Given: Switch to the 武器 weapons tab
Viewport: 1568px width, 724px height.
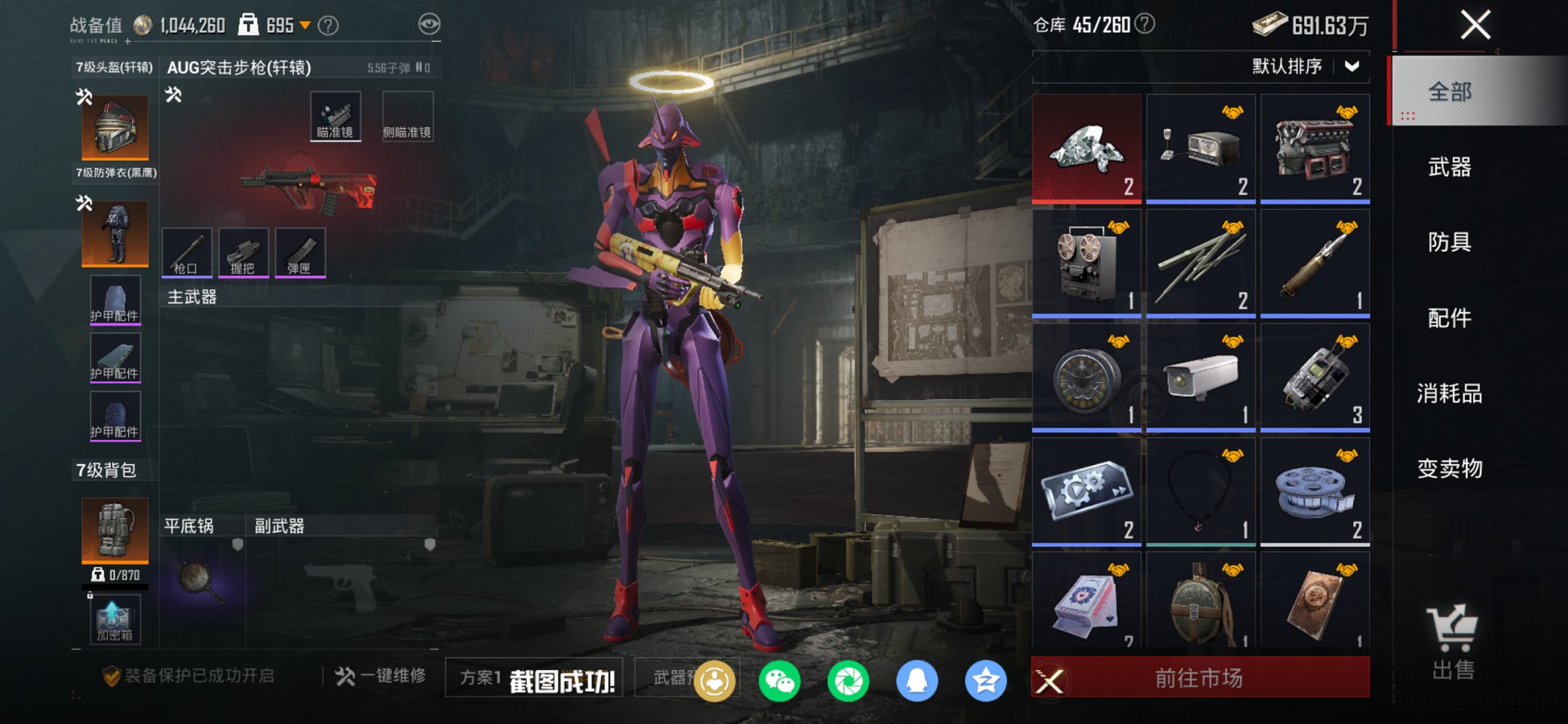Looking at the screenshot, I should pos(1452,168).
